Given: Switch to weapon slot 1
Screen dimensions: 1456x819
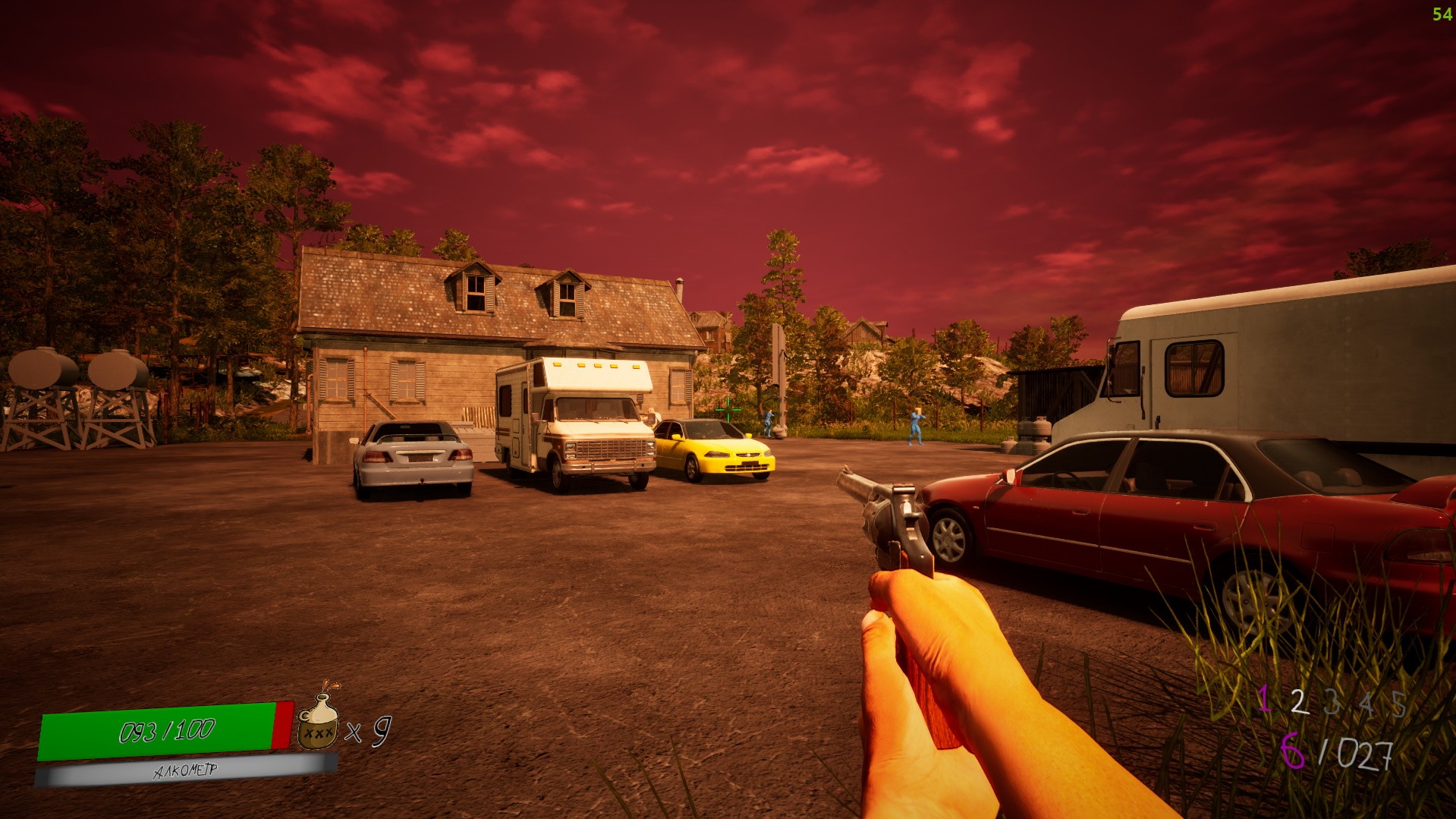Looking at the screenshot, I should [1264, 698].
